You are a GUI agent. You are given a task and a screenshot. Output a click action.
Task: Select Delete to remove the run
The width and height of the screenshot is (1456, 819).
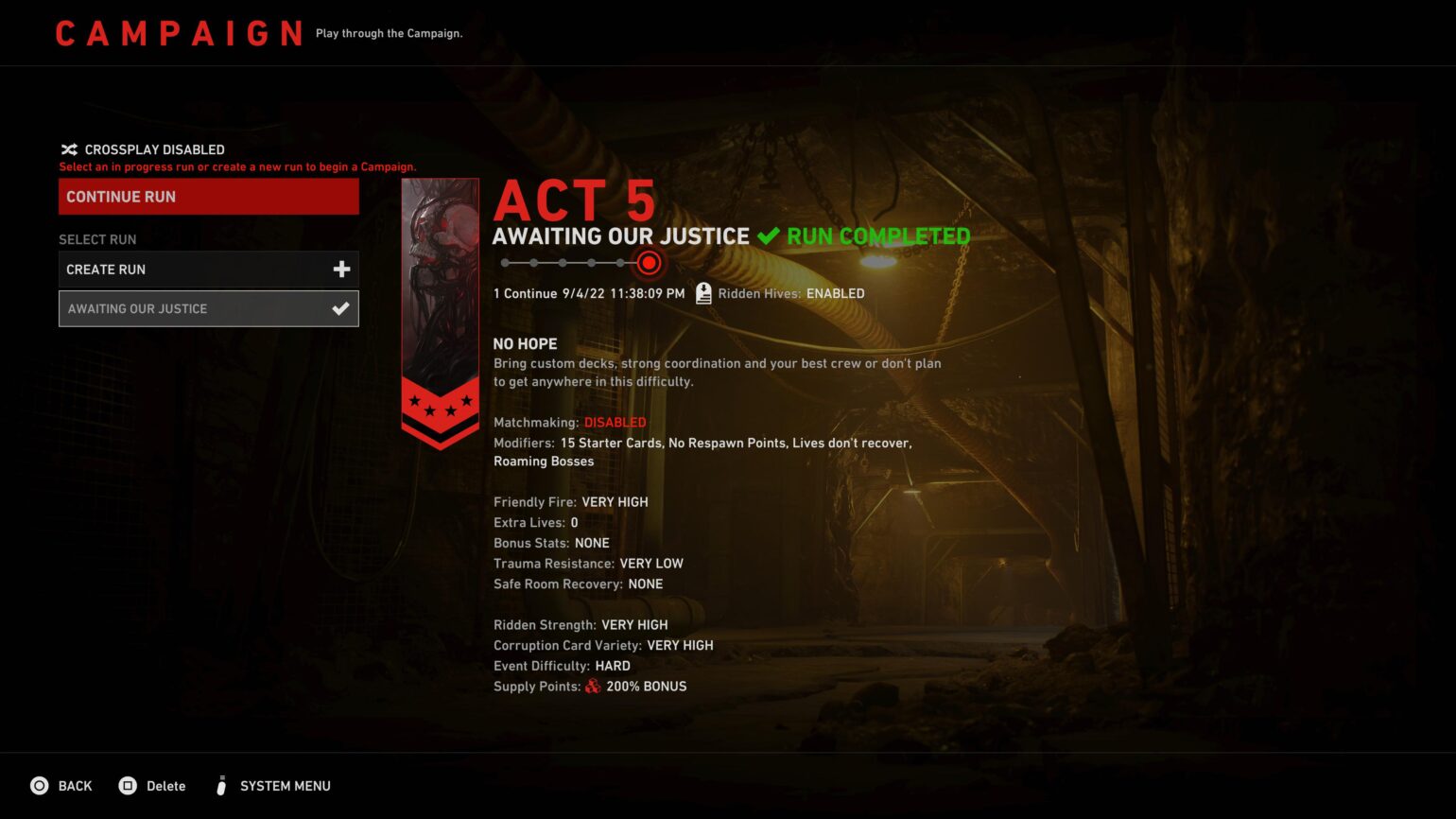coord(165,785)
